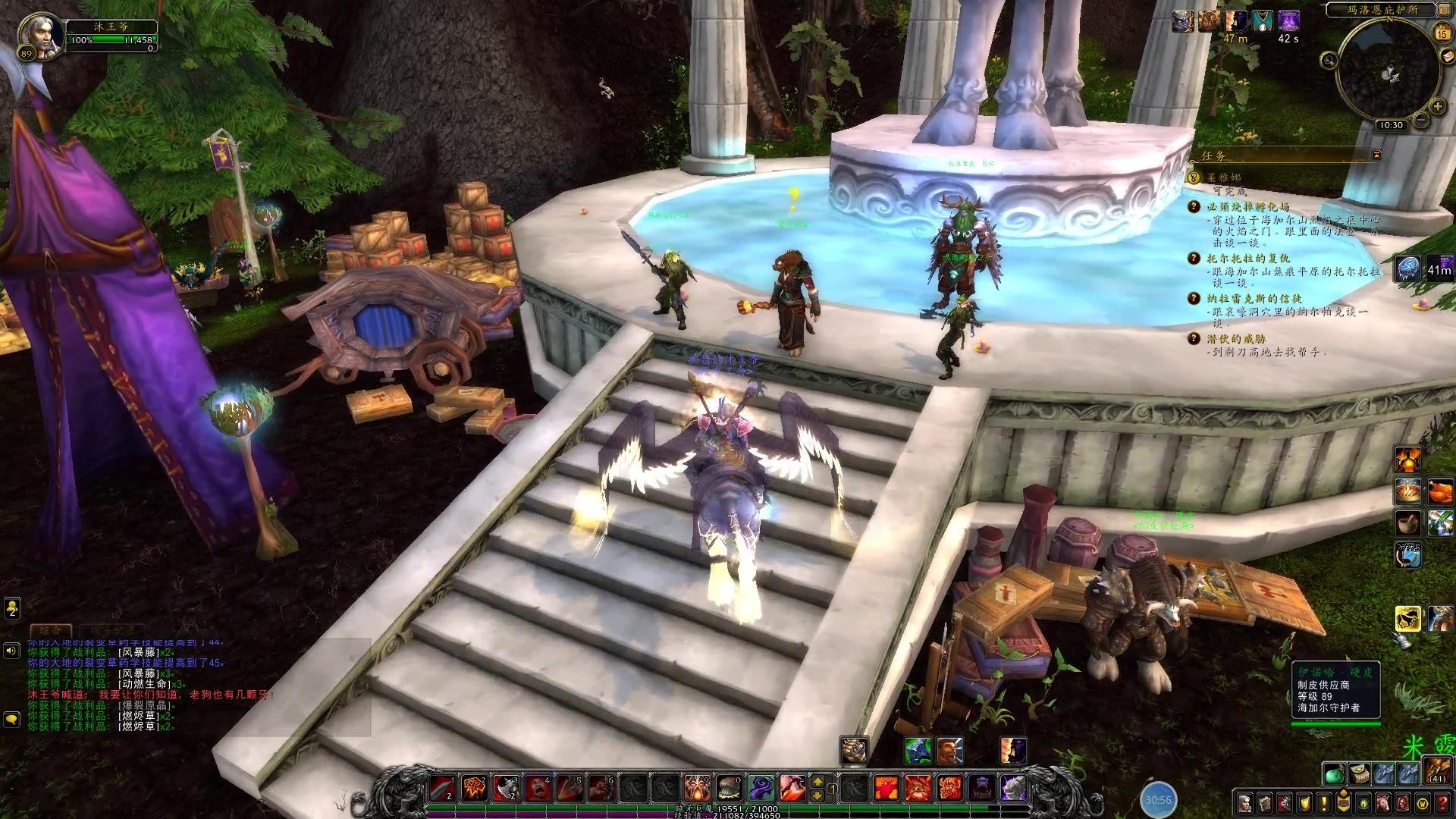This screenshot has height=819, width=1456.
Task: Activate the screaming face ability in slot 4
Action: (538, 789)
